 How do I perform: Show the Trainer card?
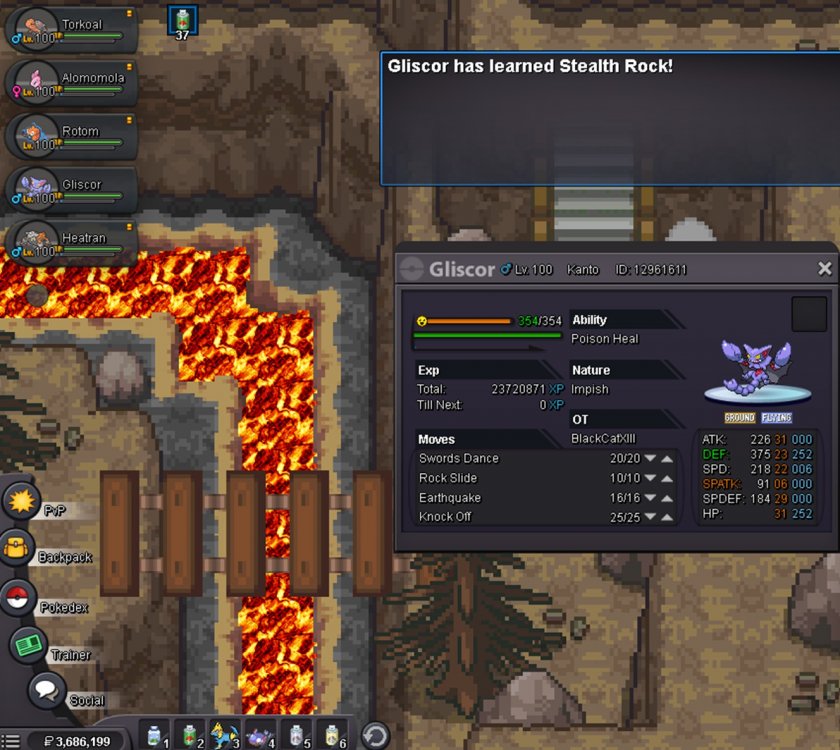coord(28,645)
